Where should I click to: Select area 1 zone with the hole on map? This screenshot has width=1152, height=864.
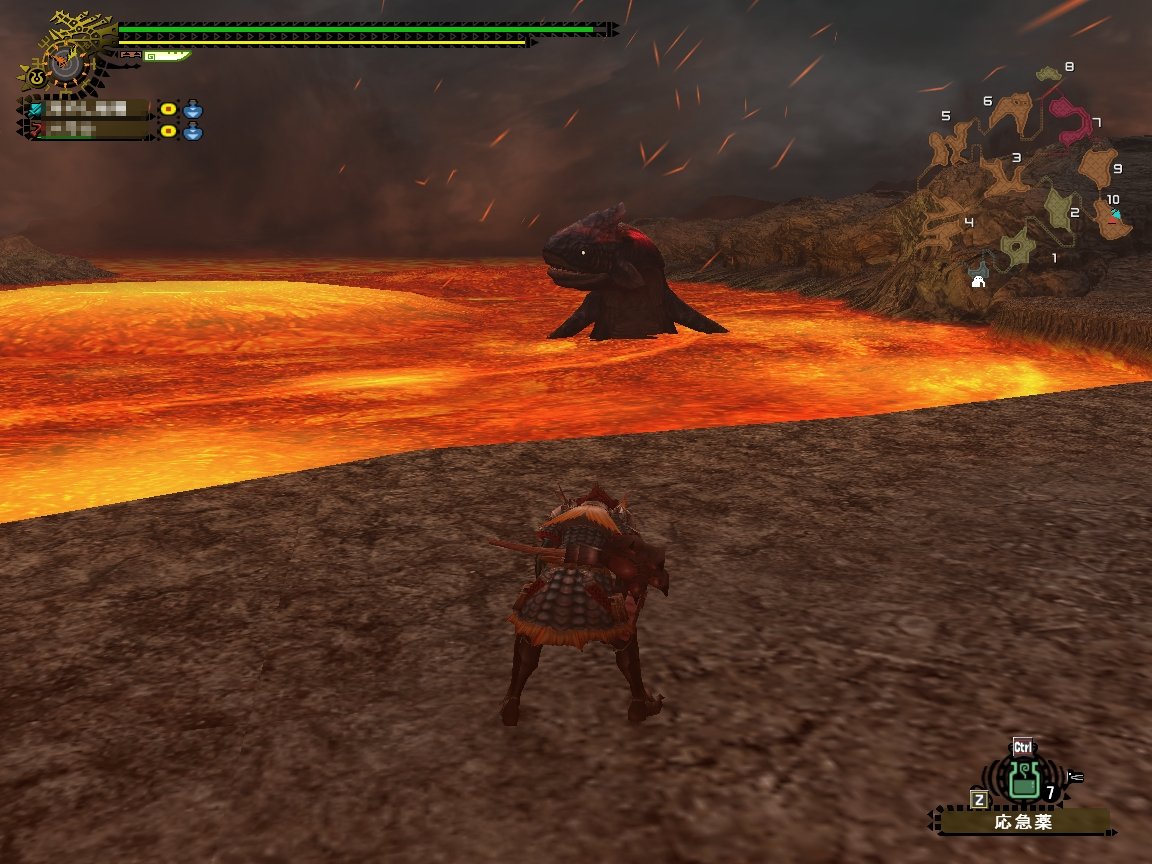[x=1017, y=247]
